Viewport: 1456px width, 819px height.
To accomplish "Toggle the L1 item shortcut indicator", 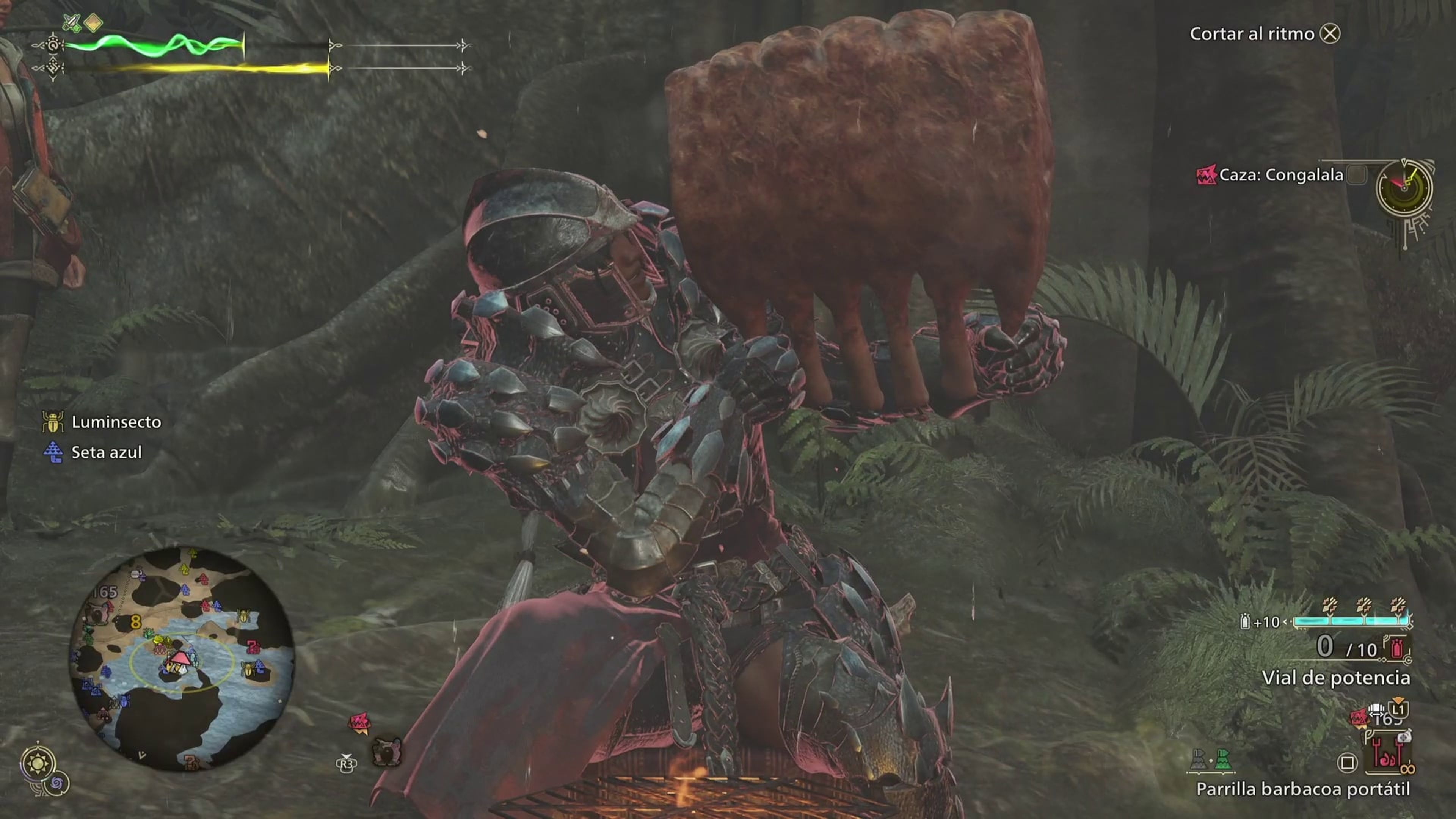I will (x=1399, y=710).
